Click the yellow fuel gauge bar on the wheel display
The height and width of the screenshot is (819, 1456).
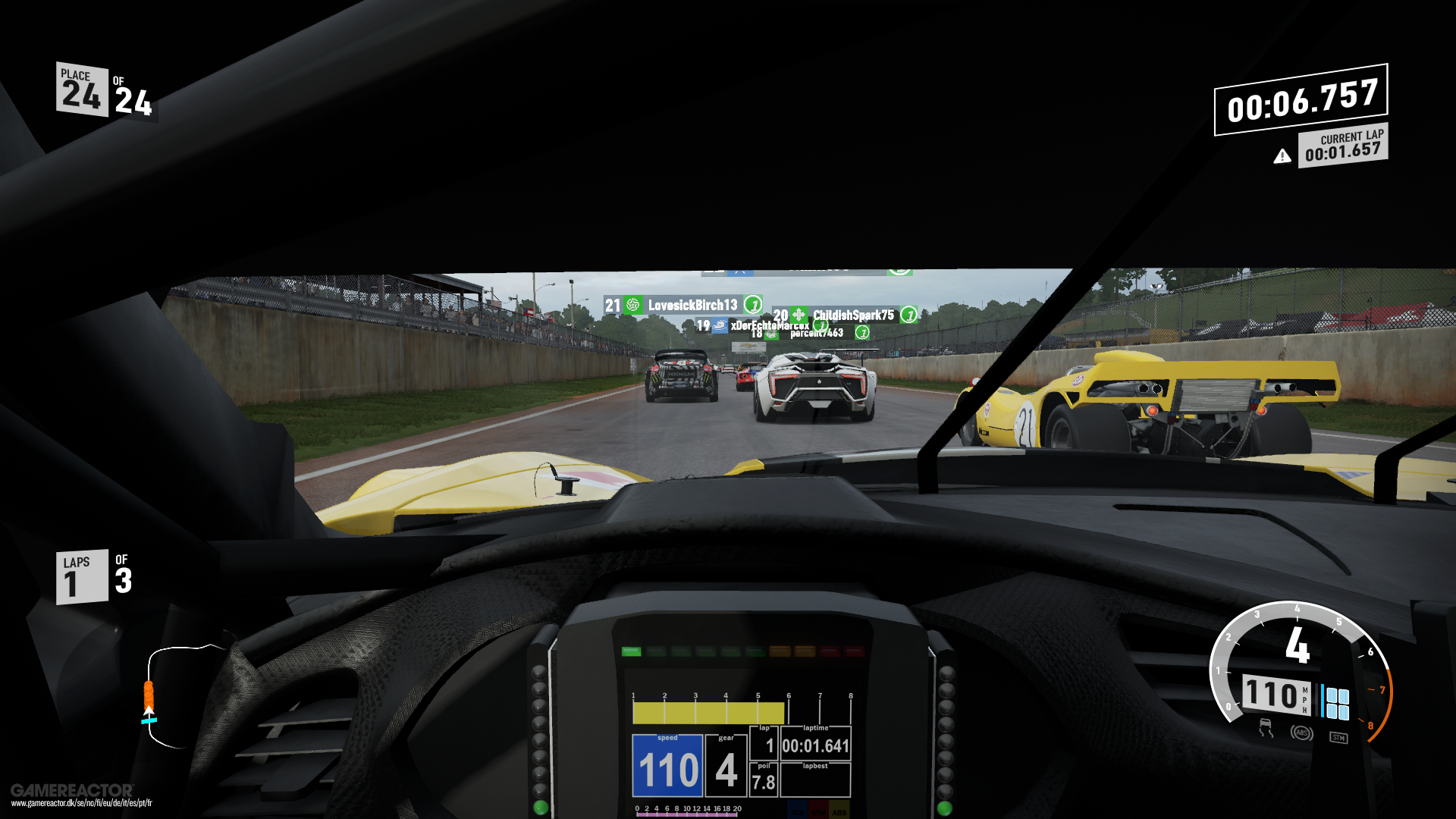pos(709,711)
